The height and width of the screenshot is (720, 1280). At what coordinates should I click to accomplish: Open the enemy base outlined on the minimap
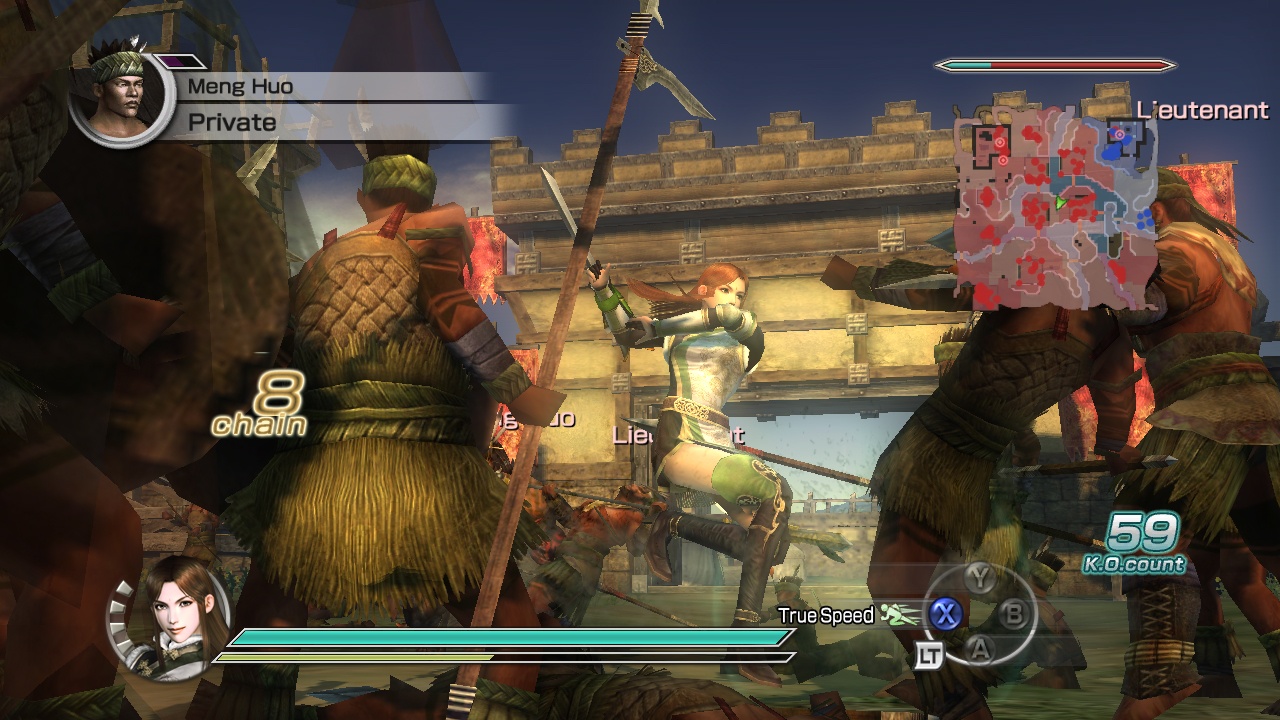tap(990, 145)
